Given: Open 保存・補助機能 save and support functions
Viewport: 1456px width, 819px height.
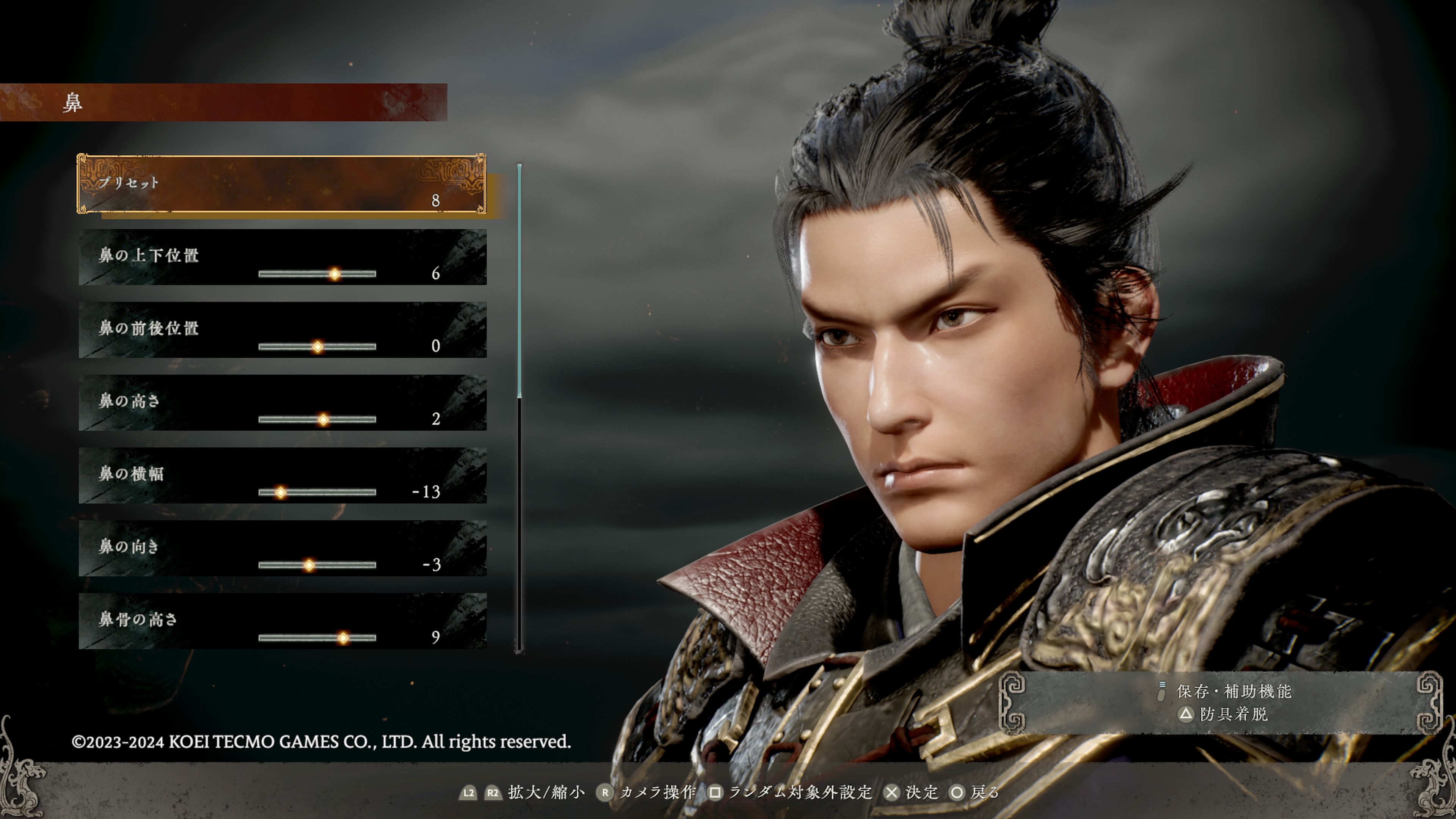Looking at the screenshot, I should [1233, 691].
